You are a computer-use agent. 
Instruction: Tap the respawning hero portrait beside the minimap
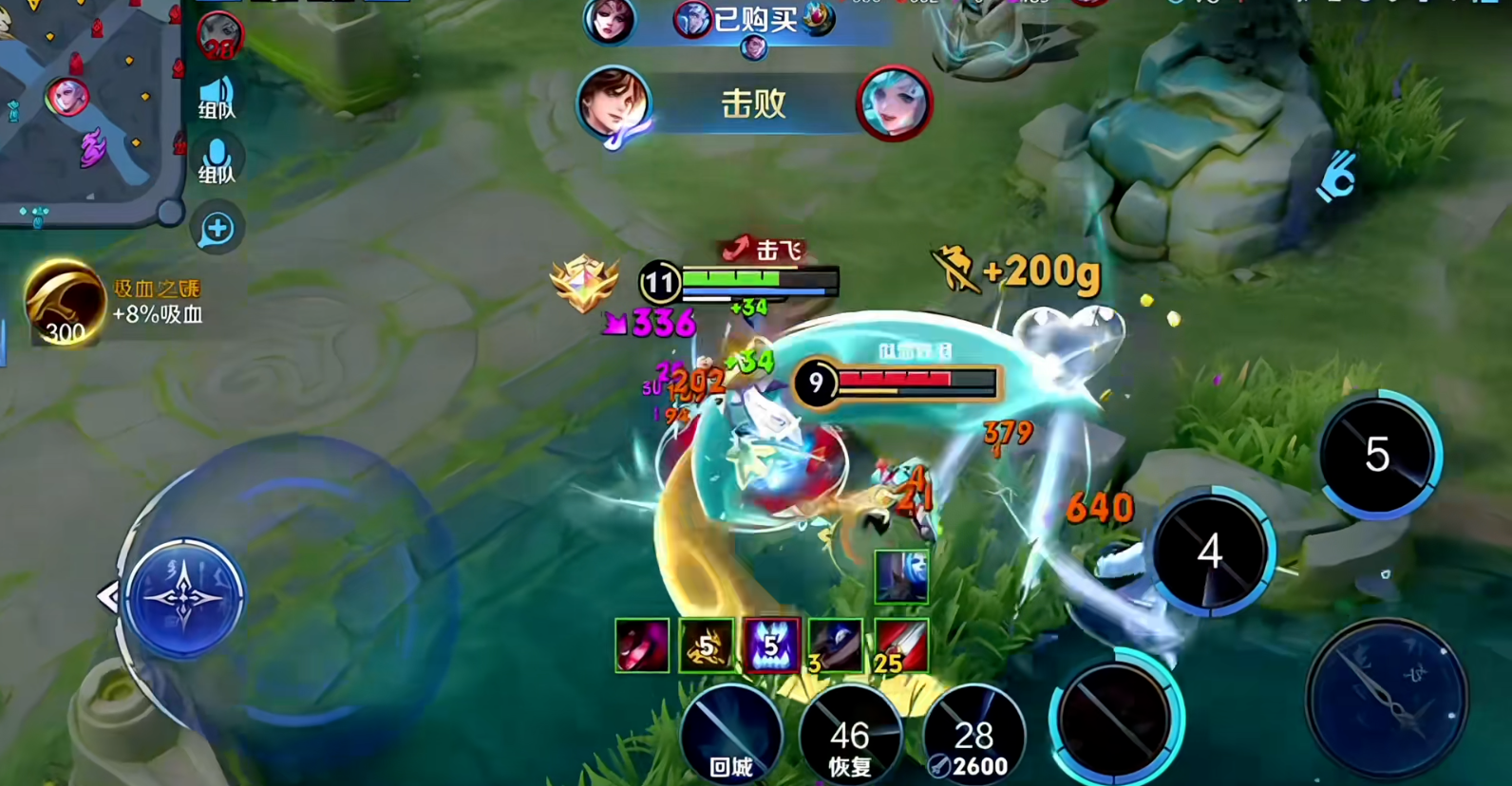pos(219,36)
